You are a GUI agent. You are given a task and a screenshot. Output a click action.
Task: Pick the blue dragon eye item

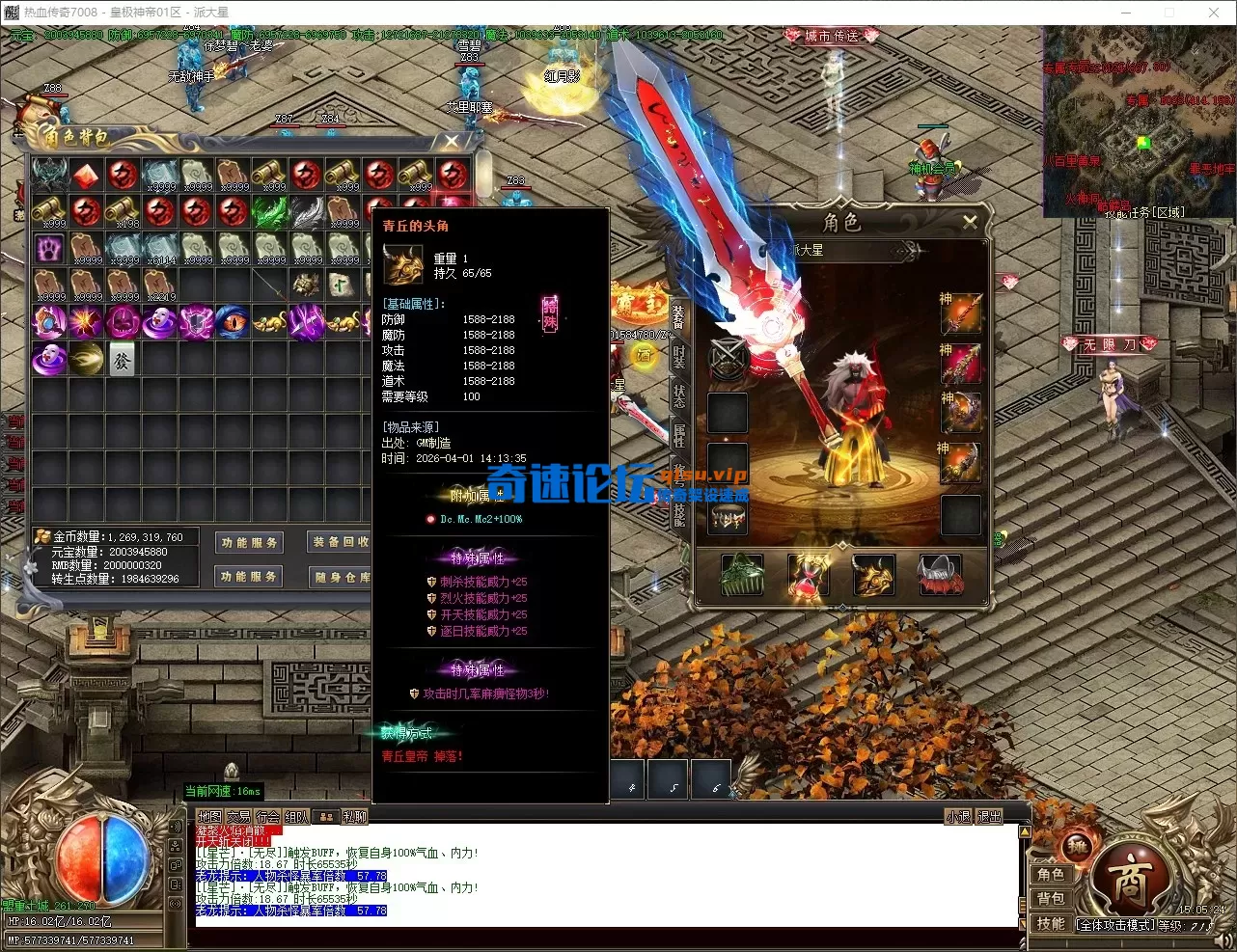pyautogui.click(x=233, y=321)
